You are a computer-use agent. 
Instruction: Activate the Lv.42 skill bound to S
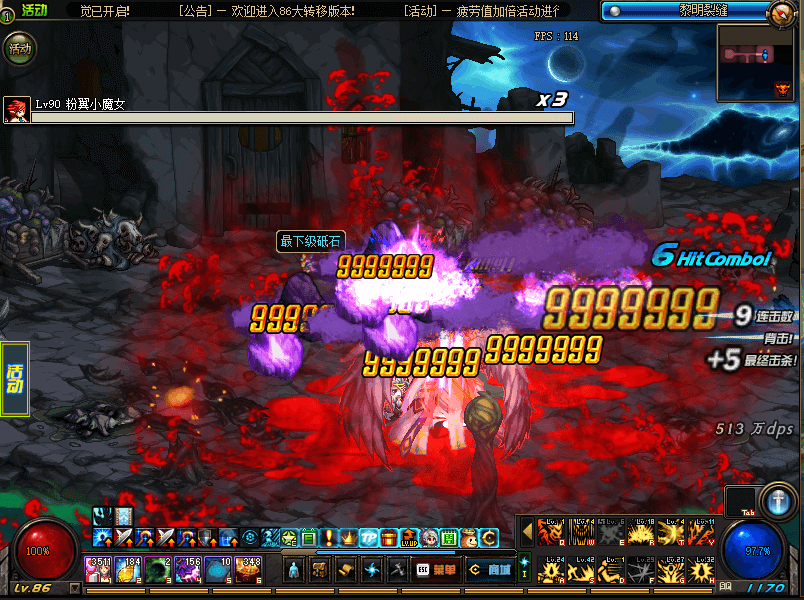point(581,569)
